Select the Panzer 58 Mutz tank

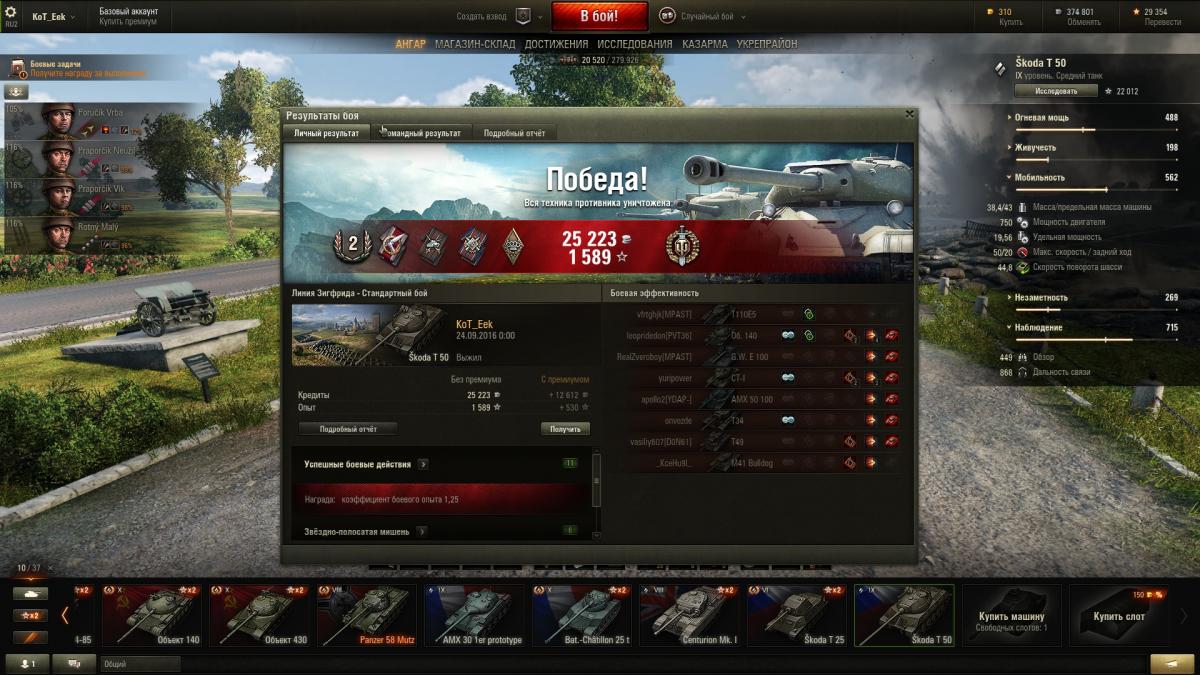point(366,614)
